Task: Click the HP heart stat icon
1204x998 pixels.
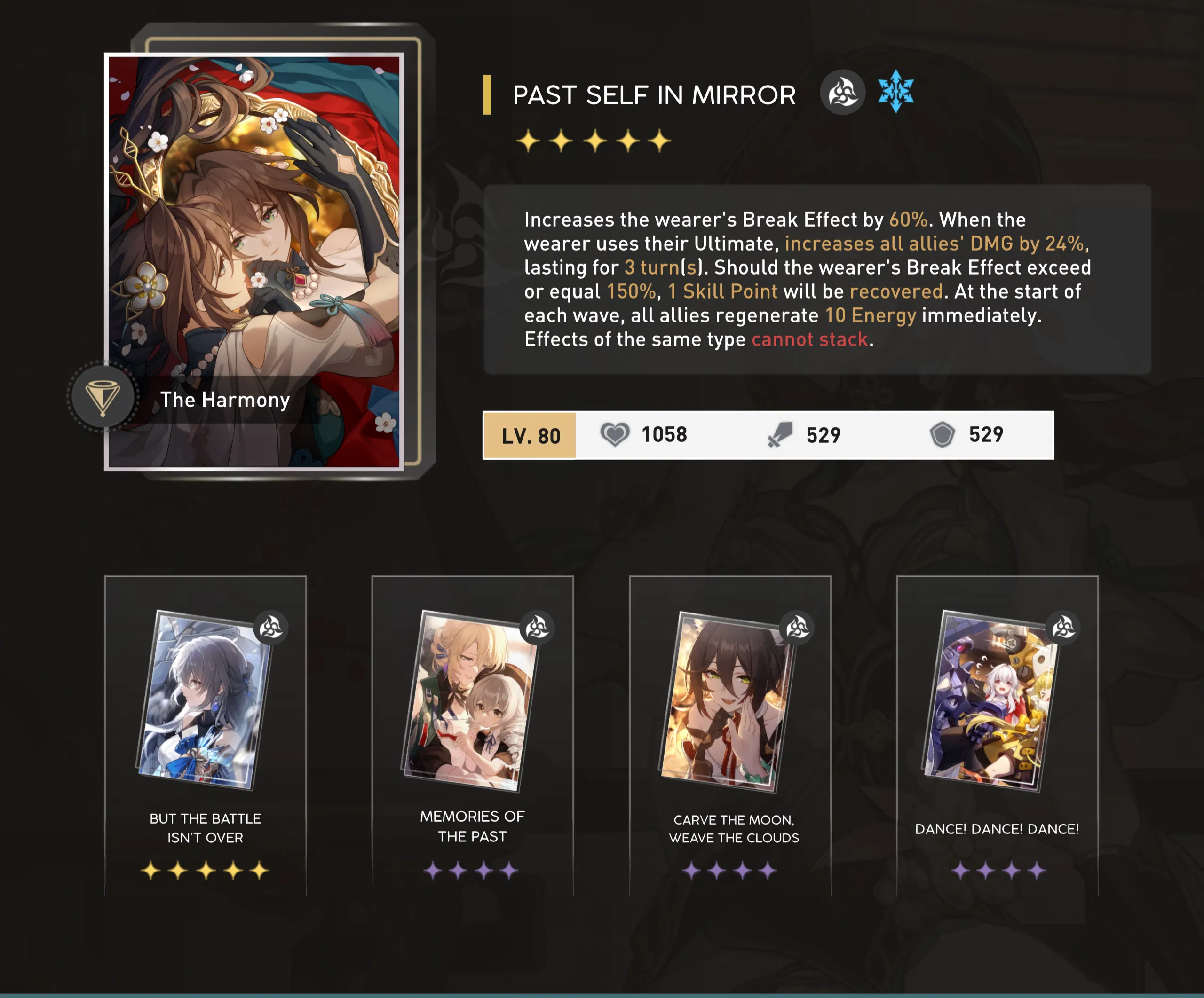Action: click(x=615, y=435)
